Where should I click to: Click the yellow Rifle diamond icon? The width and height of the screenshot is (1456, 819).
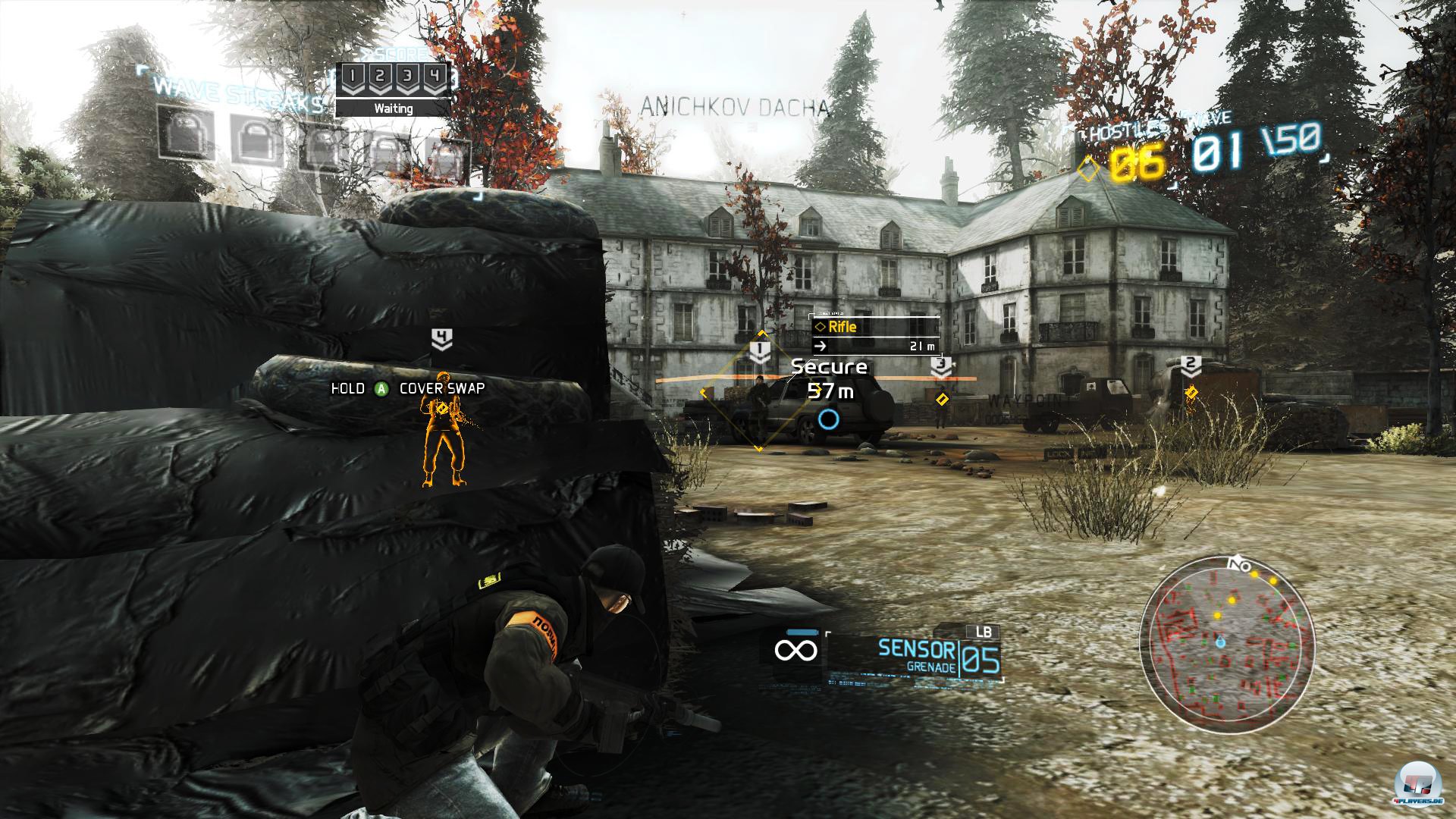(821, 327)
